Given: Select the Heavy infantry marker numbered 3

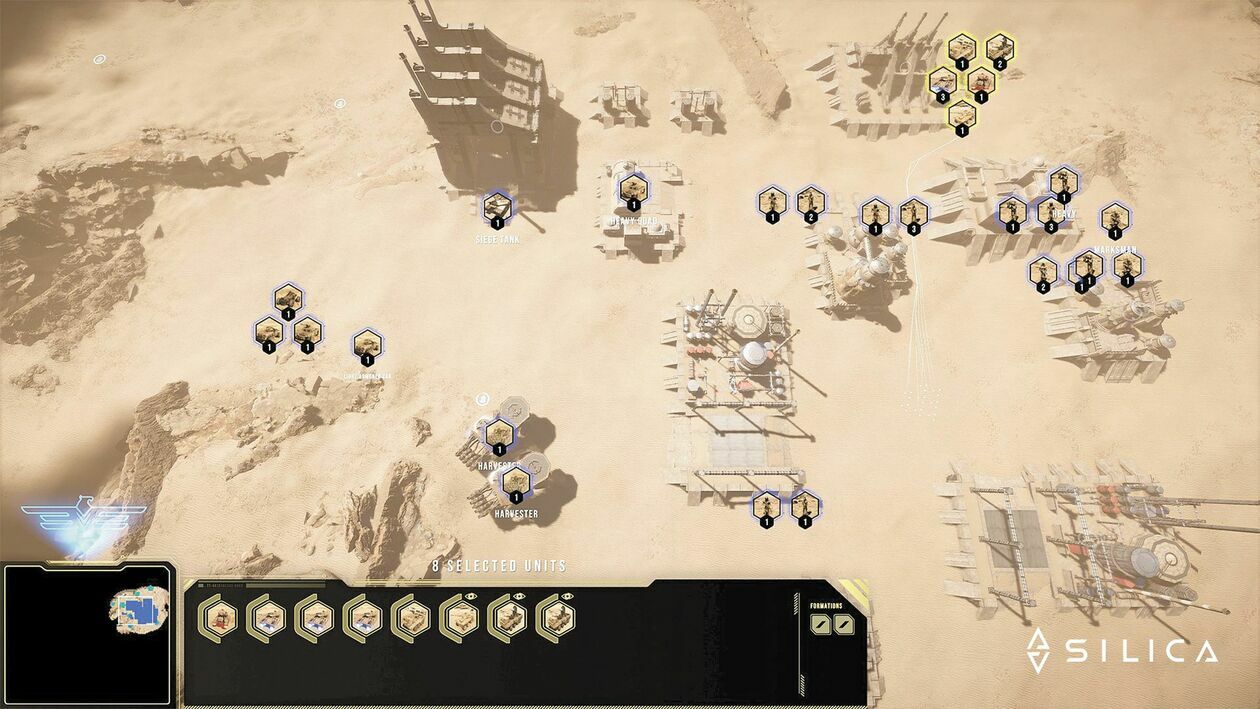Looking at the screenshot, I should [1050, 212].
